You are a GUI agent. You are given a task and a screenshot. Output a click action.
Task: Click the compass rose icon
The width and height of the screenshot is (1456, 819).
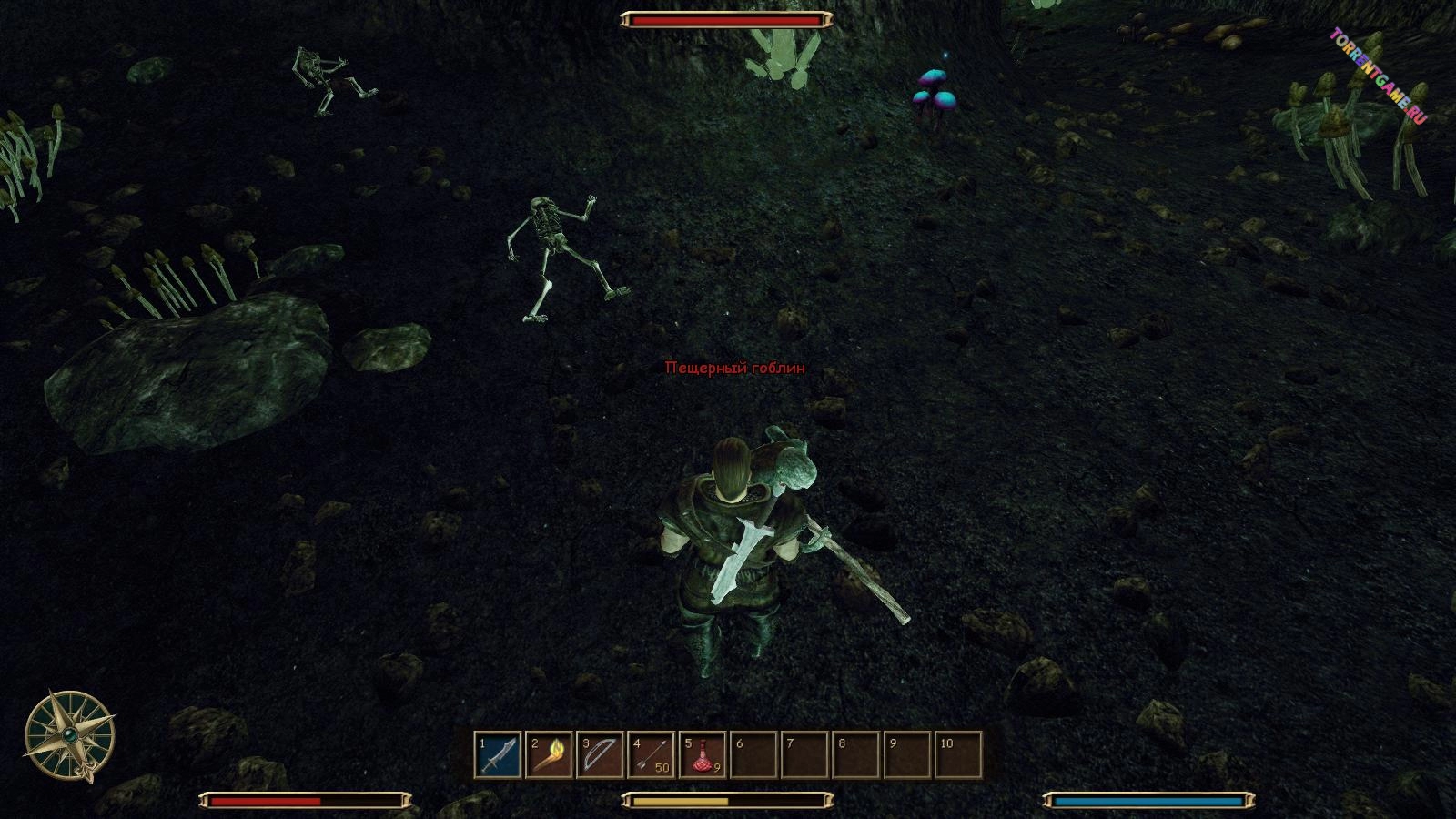[x=69, y=735]
